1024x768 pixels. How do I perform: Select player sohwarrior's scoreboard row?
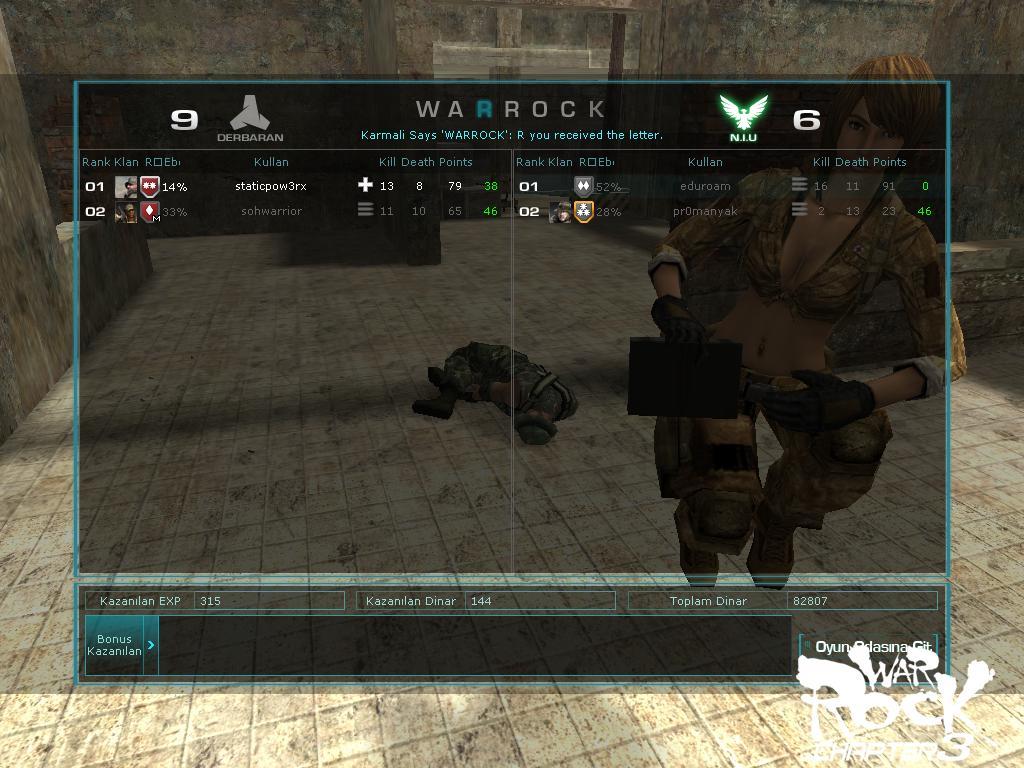click(x=271, y=211)
